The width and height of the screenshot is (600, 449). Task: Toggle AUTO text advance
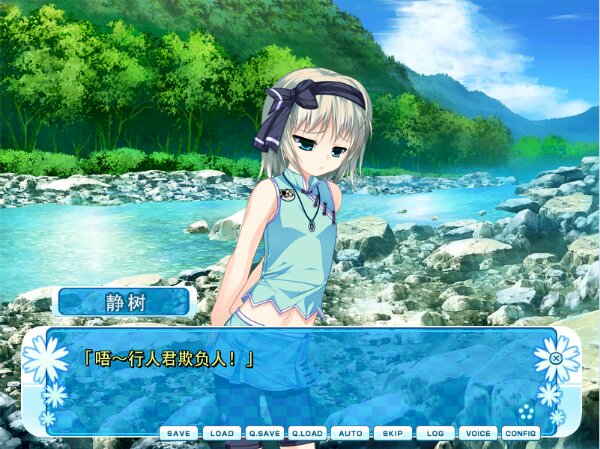(x=350, y=433)
